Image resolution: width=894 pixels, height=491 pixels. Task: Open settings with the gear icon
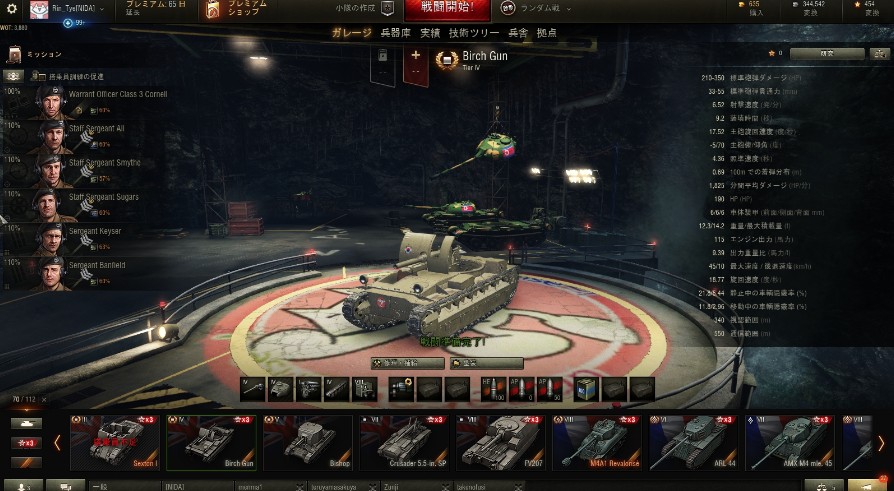[x=12, y=8]
